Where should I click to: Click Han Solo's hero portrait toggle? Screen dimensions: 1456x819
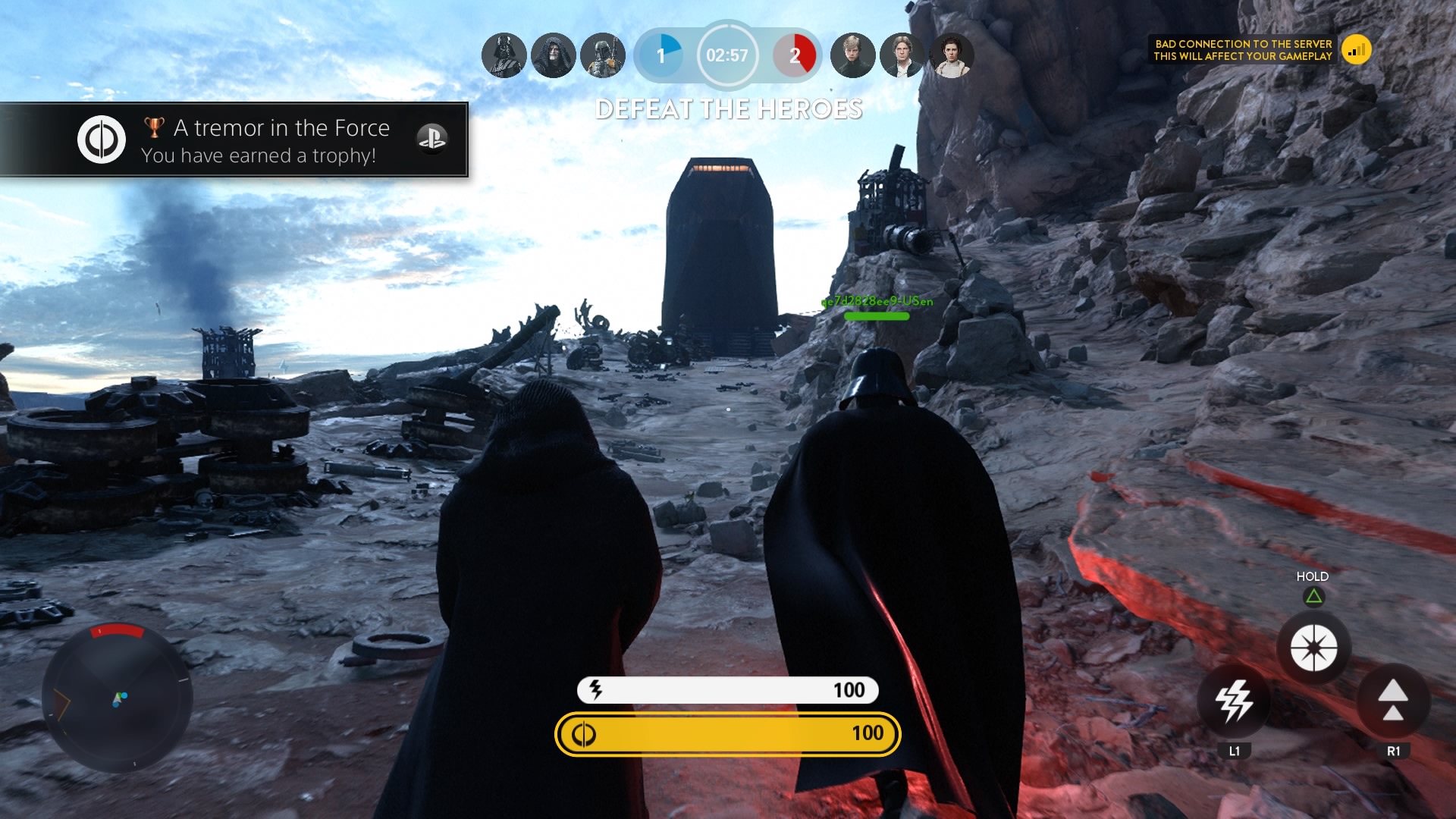[x=903, y=55]
